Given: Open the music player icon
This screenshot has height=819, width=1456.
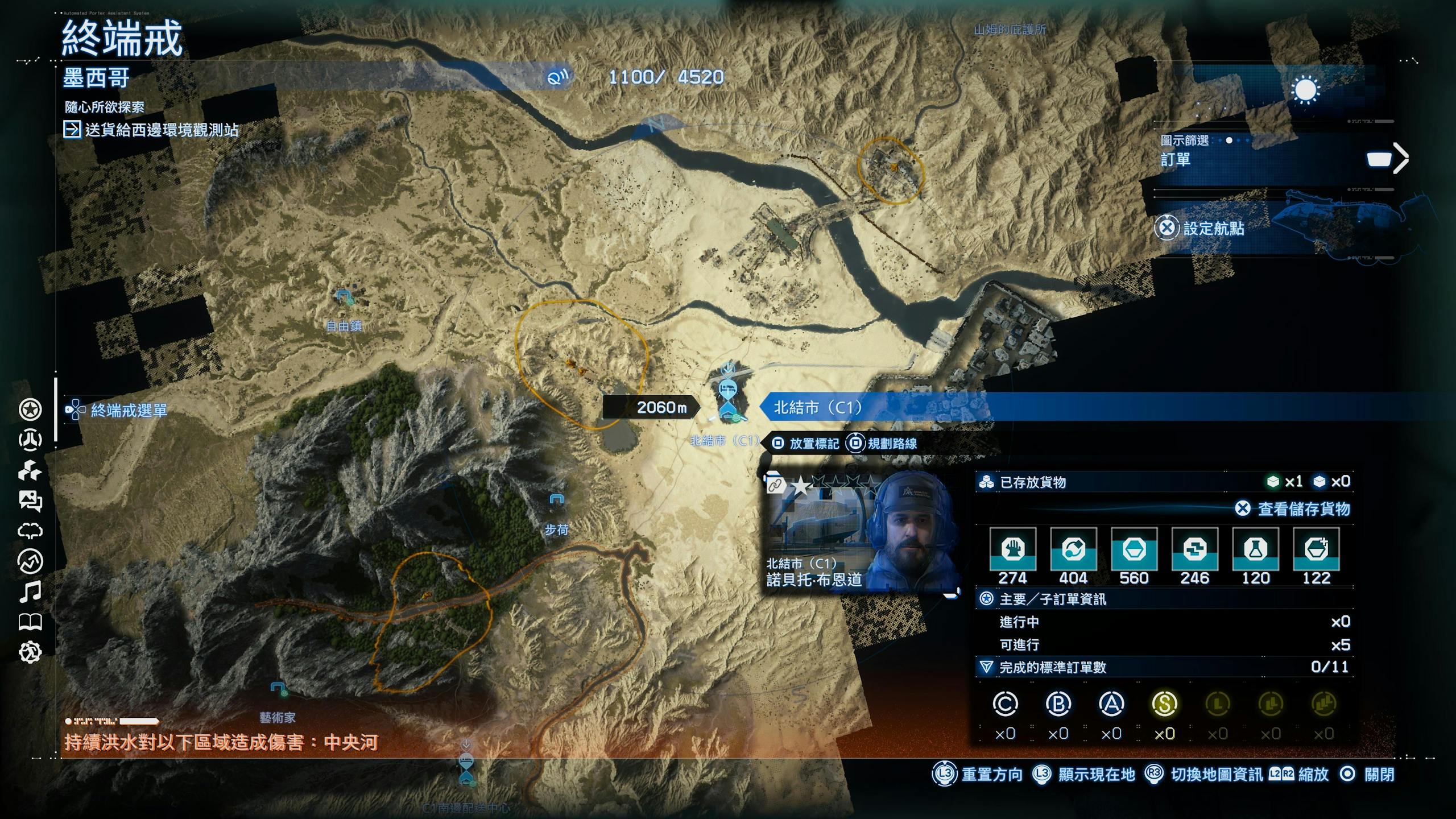Looking at the screenshot, I should (30, 592).
